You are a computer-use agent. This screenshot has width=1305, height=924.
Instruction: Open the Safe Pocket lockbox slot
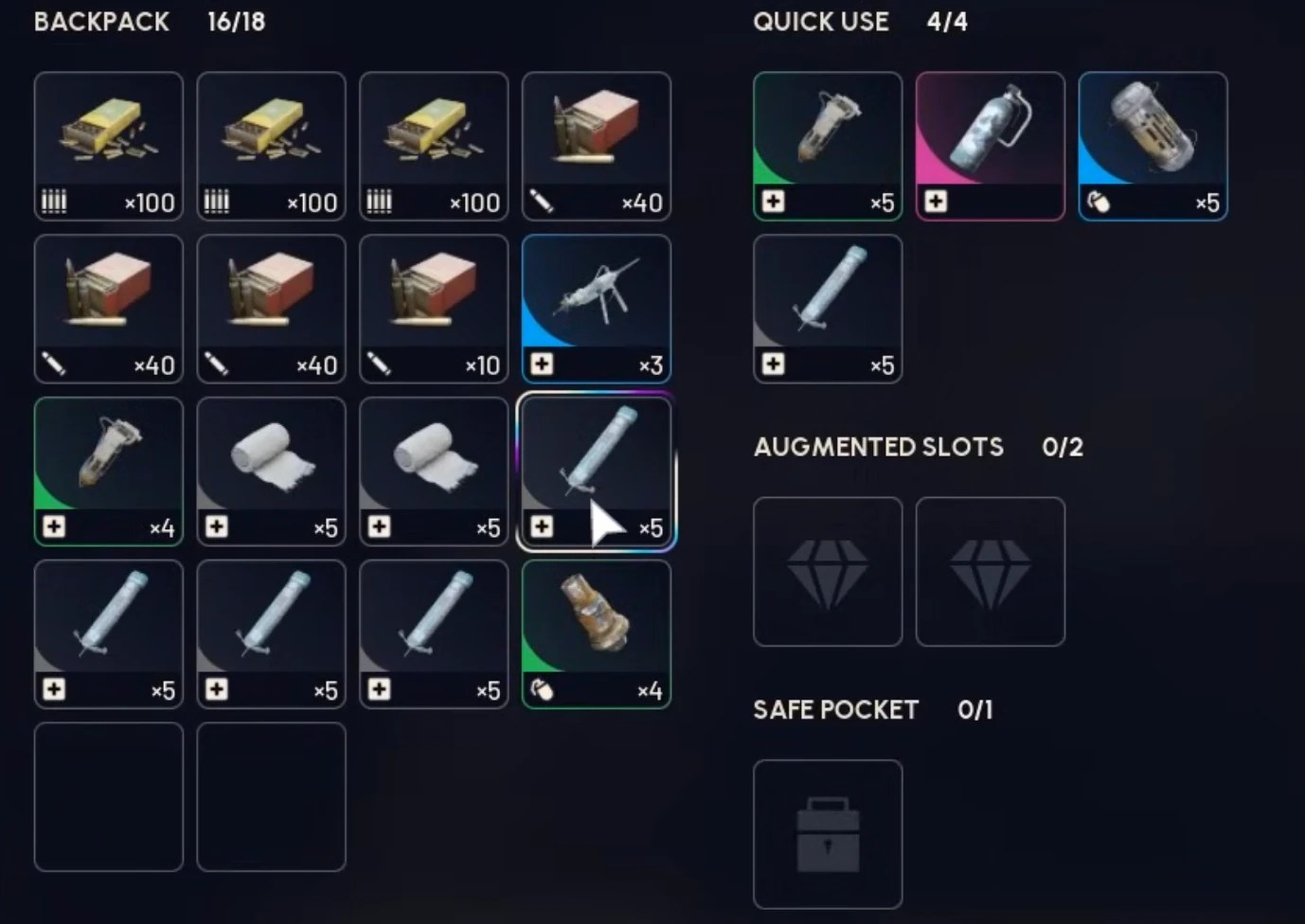pos(827,833)
